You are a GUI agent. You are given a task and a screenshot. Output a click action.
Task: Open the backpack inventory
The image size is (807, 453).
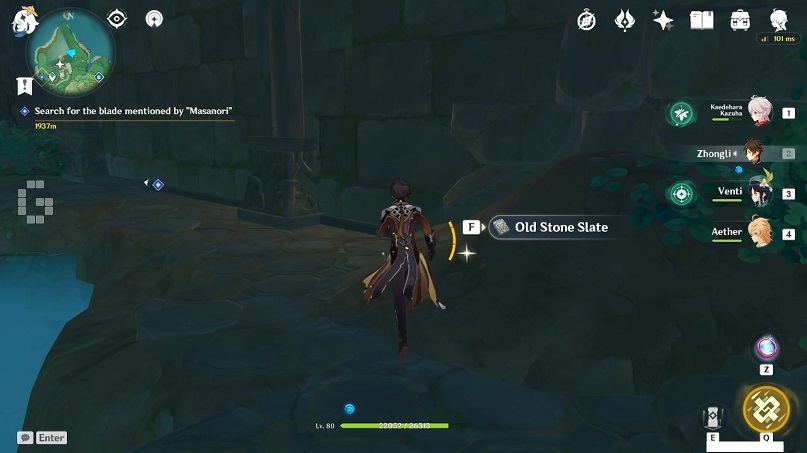(741, 20)
